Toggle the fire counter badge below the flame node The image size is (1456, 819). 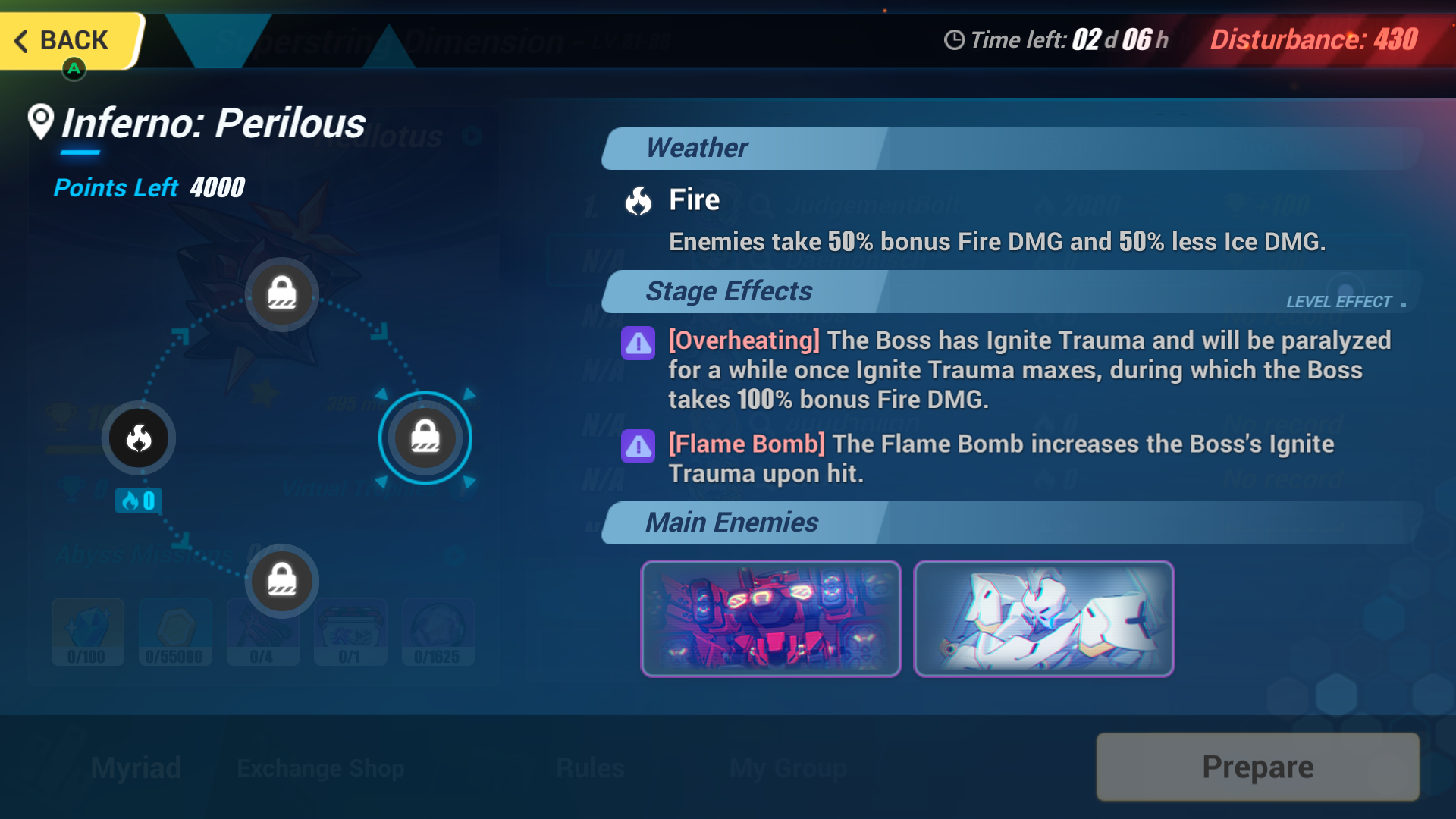tap(138, 500)
